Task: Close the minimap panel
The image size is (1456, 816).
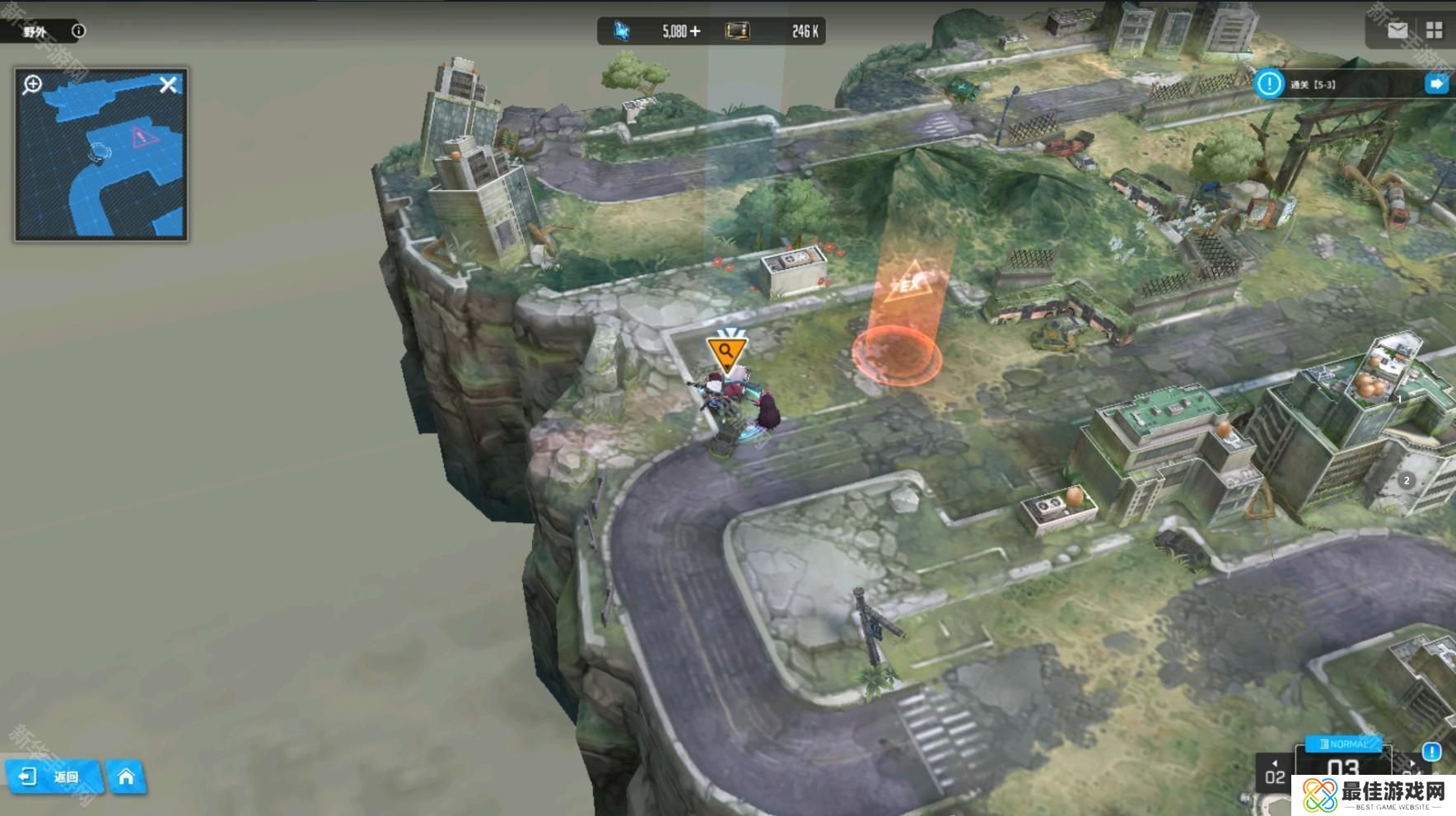Action: click(168, 85)
